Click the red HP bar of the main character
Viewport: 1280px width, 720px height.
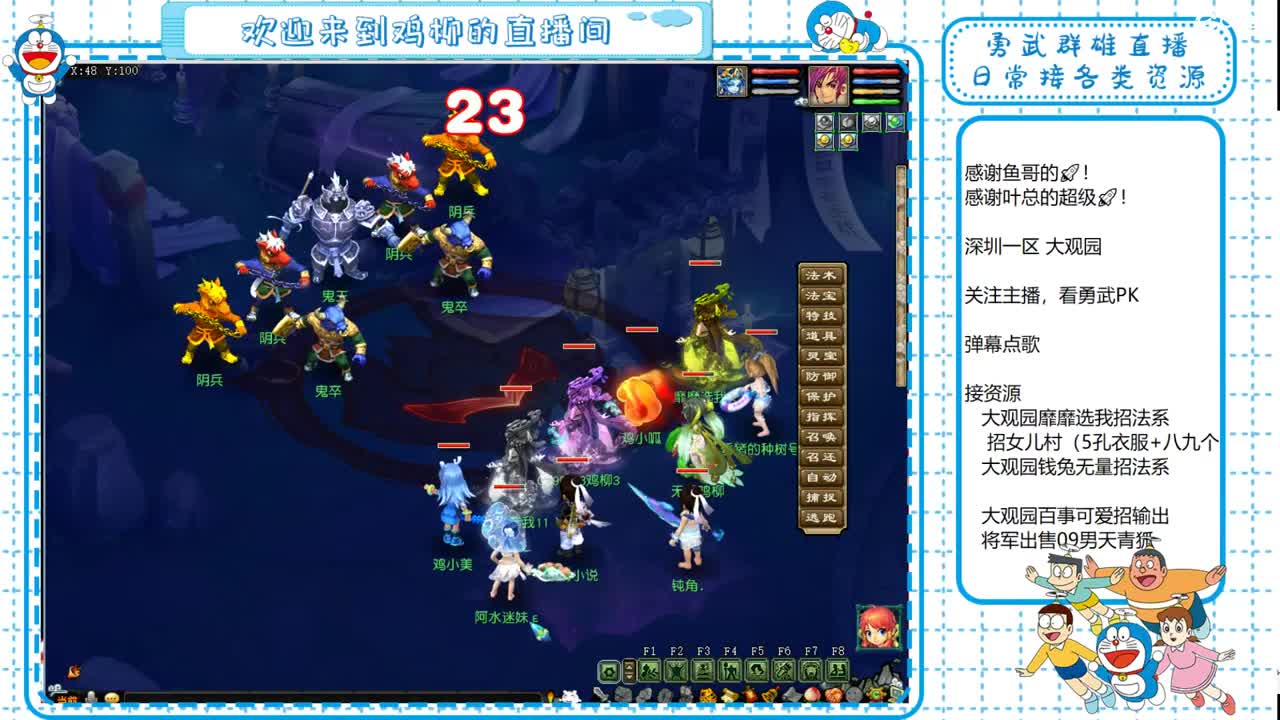[875, 71]
